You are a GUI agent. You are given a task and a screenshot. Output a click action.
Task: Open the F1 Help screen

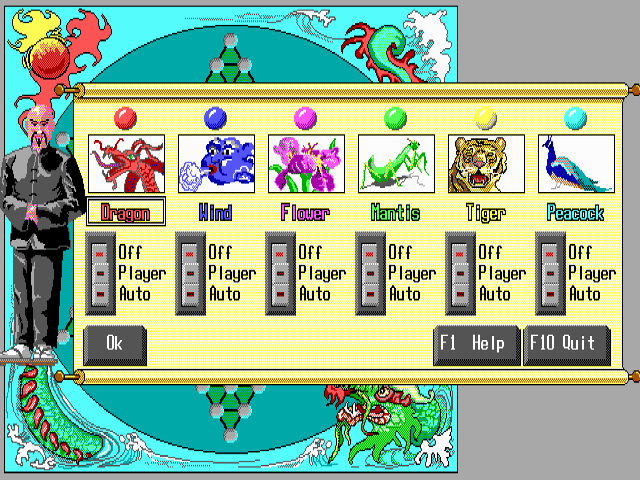tap(477, 343)
